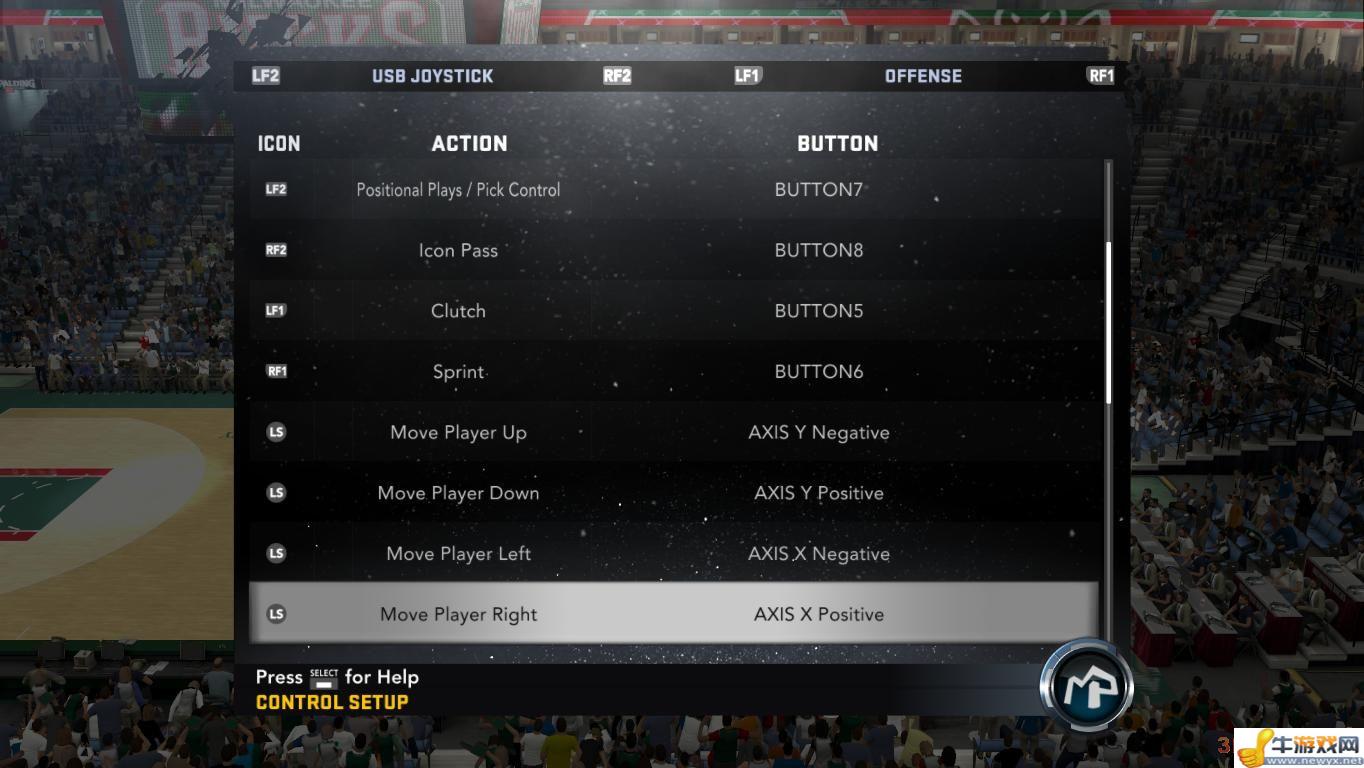Select the Clutch action row
Image resolution: width=1364 pixels, height=768 pixels.
(x=672, y=311)
